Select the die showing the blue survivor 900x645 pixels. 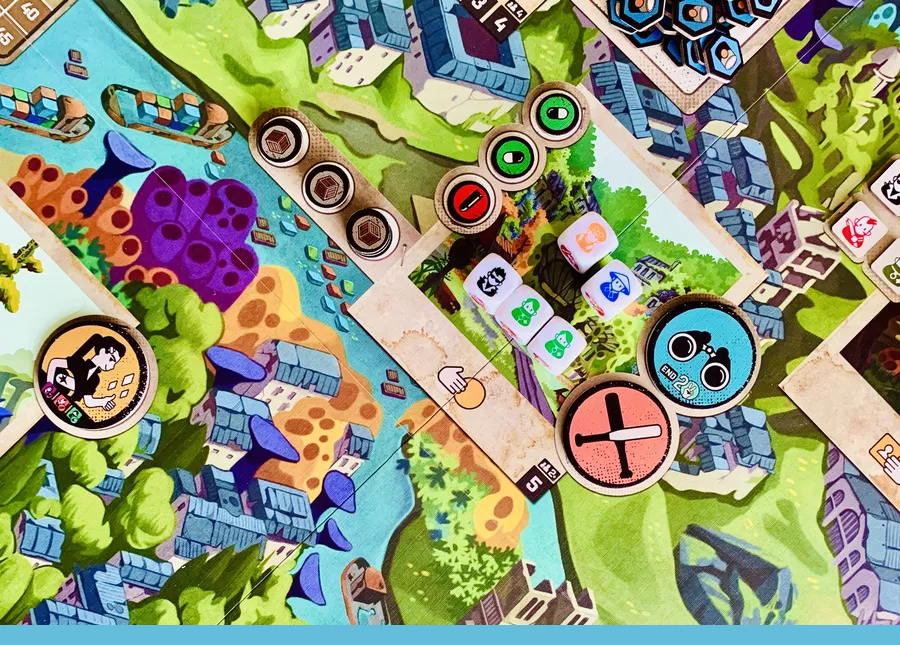tap(611, 288)
